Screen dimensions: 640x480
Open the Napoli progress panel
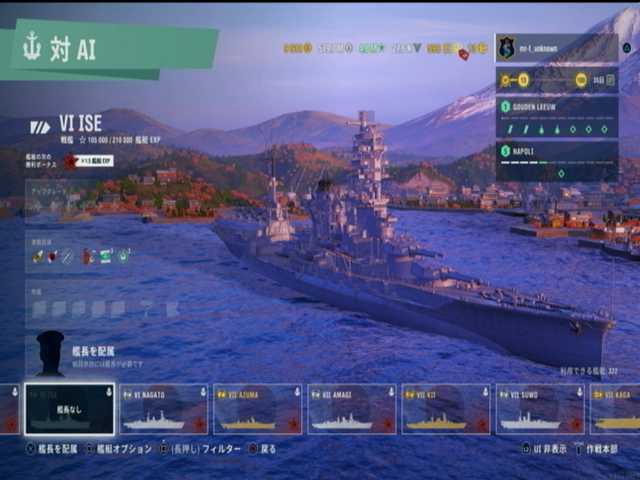click(556, 162)
